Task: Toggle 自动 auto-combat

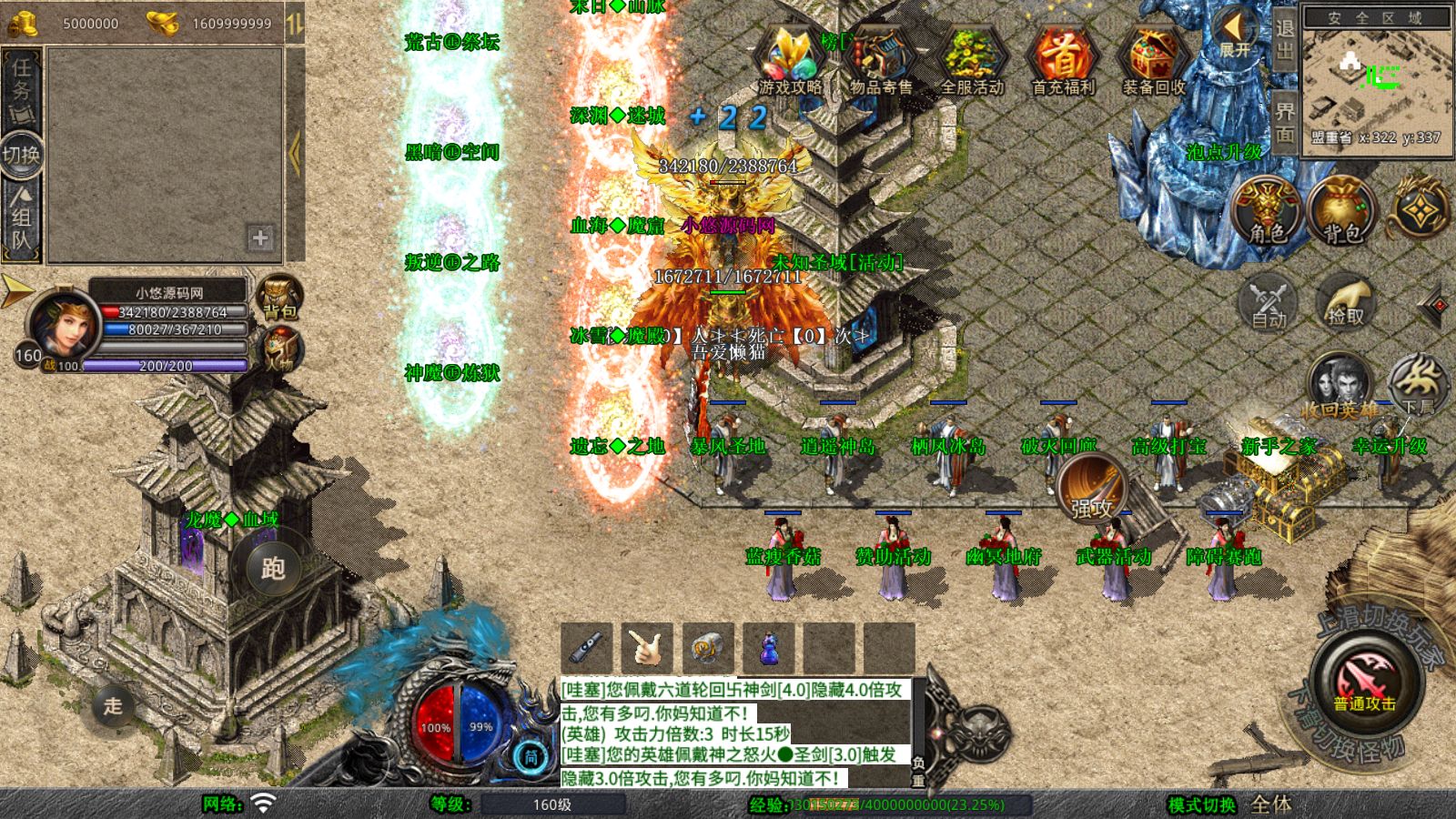Action: pos(1268,301)
